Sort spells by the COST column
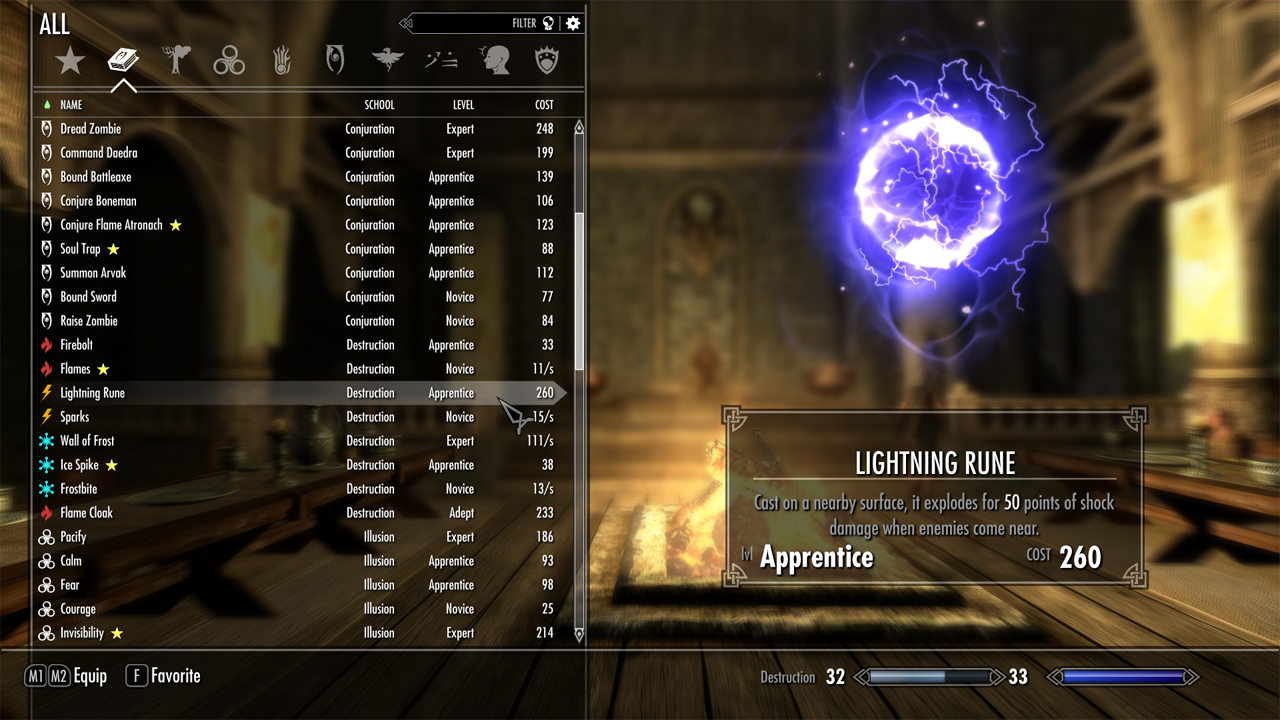Viewport: 1280px width, 720px height. pyautogui.click(x=544, y=105)
